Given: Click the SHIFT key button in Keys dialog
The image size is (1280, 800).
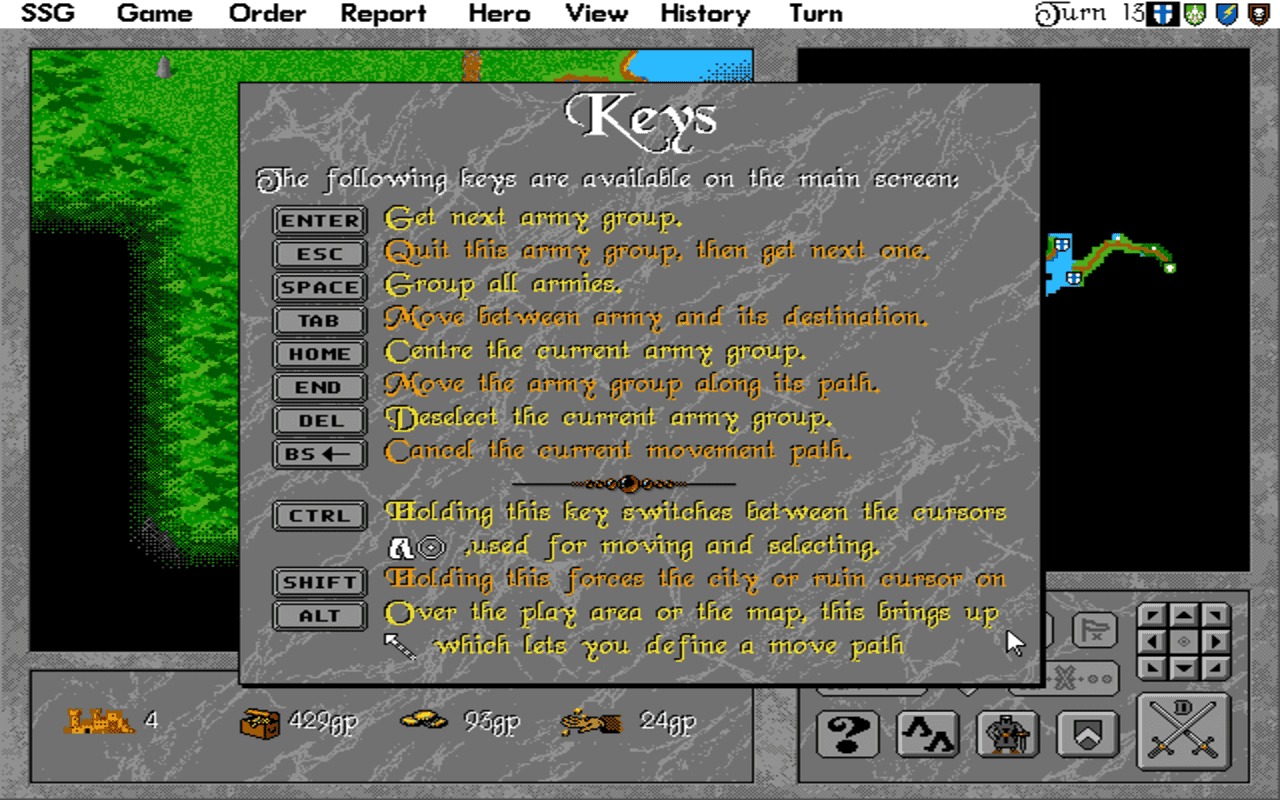Looking at the screenshot, I should pyautogui.click(x=319, y=581).
